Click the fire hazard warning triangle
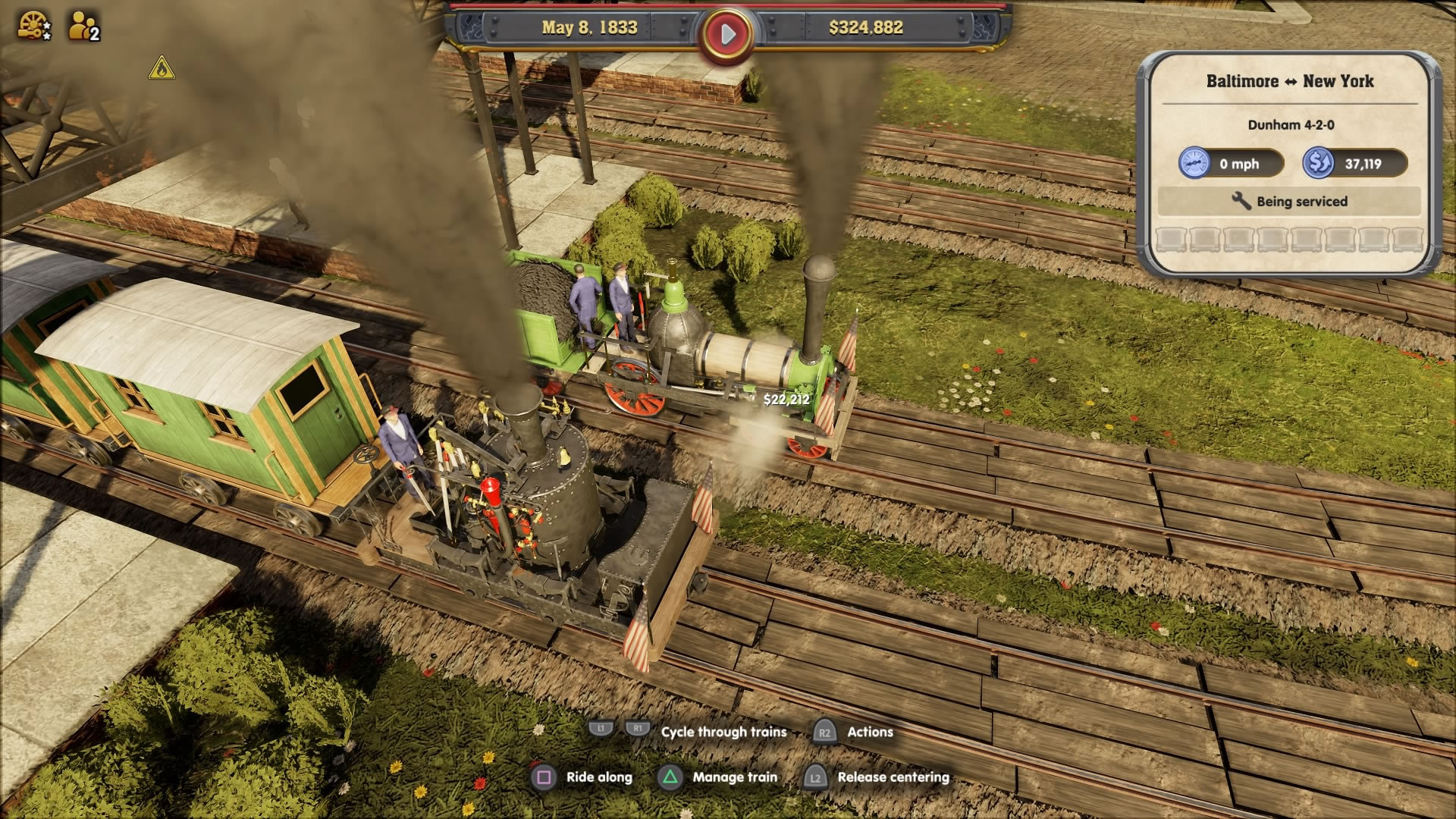The height and width of the screenshot is (819, 1456). (x=162, y=68)
